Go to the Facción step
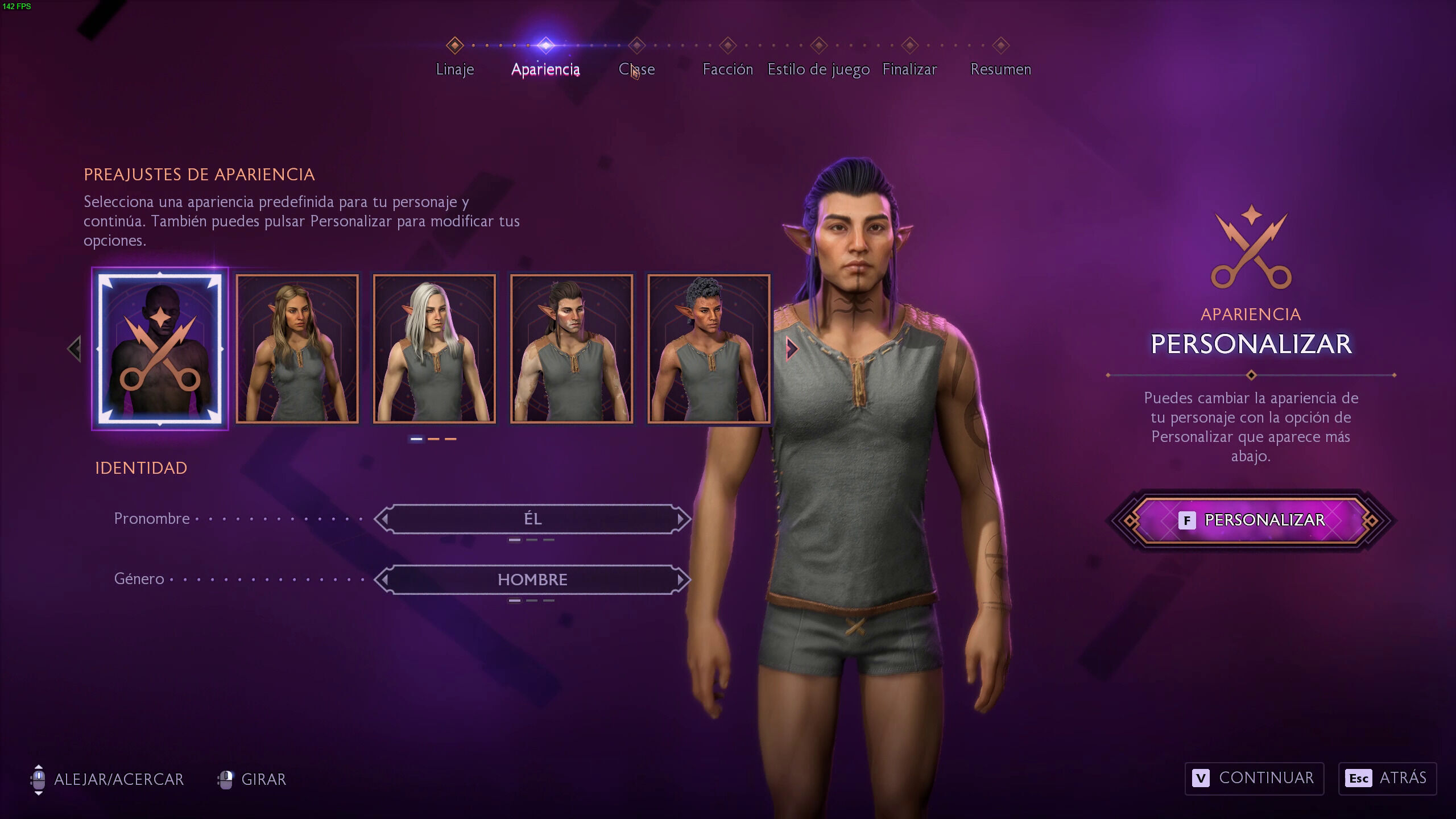 [x=727, y=69]
